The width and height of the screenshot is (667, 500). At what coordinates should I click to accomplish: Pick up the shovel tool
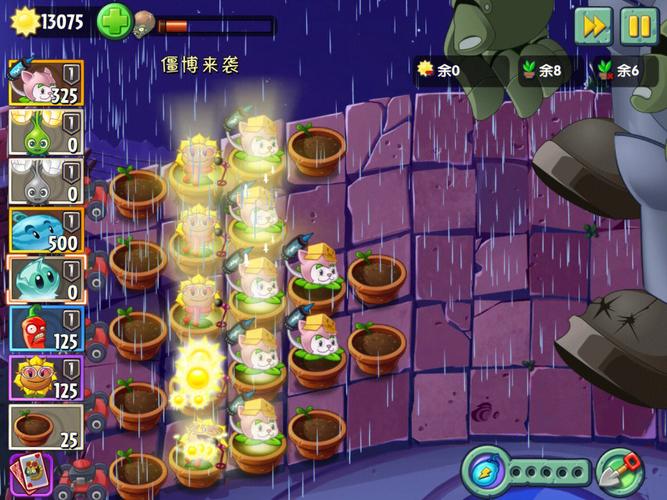point(620,471)
